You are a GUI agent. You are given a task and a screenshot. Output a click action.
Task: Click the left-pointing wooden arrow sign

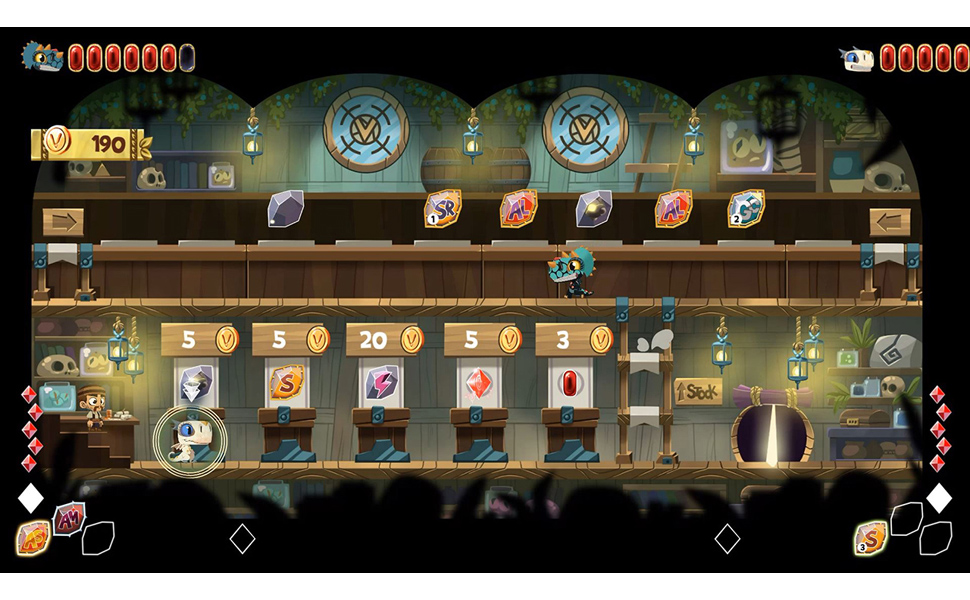pyautogui.click(x=889, y=221)
